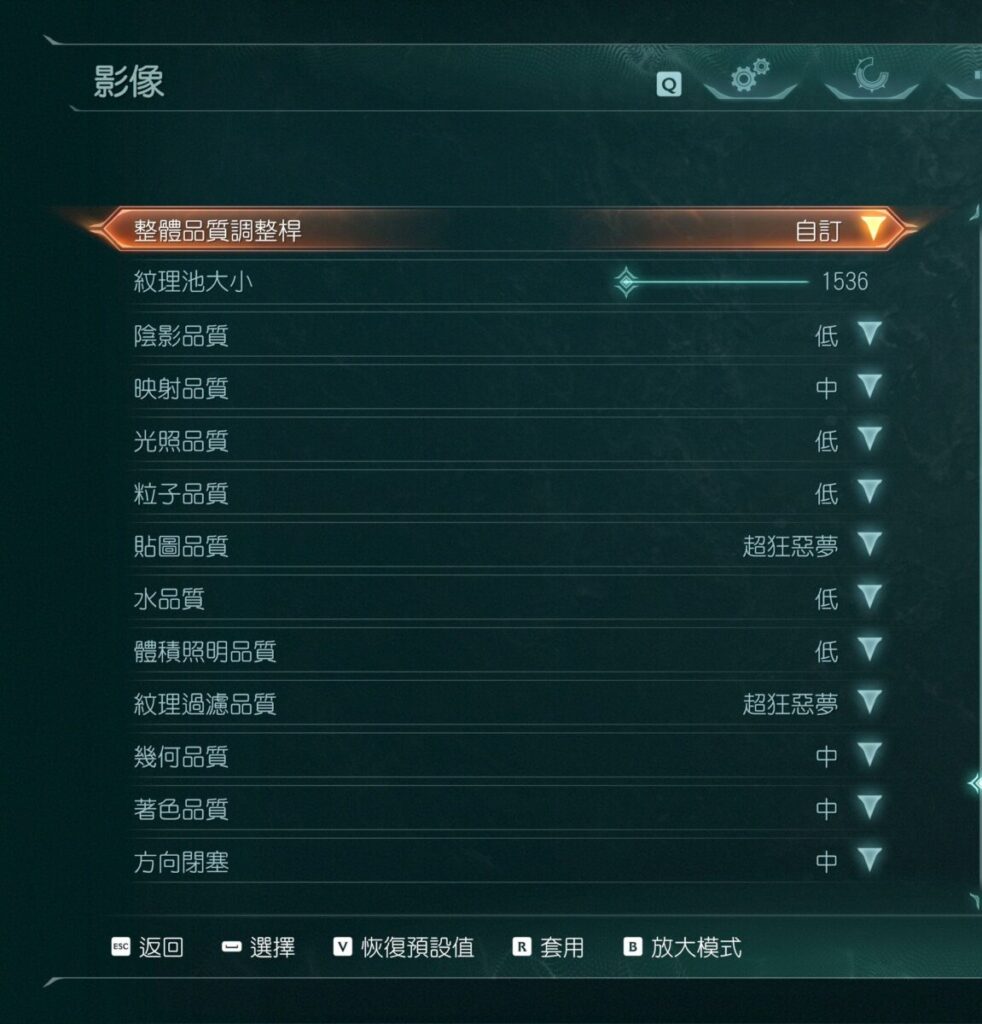This screenshot has height=1024, width=982.
Task: Open the 陰影品質 dropdown
Action: click(x=869, y=334)
